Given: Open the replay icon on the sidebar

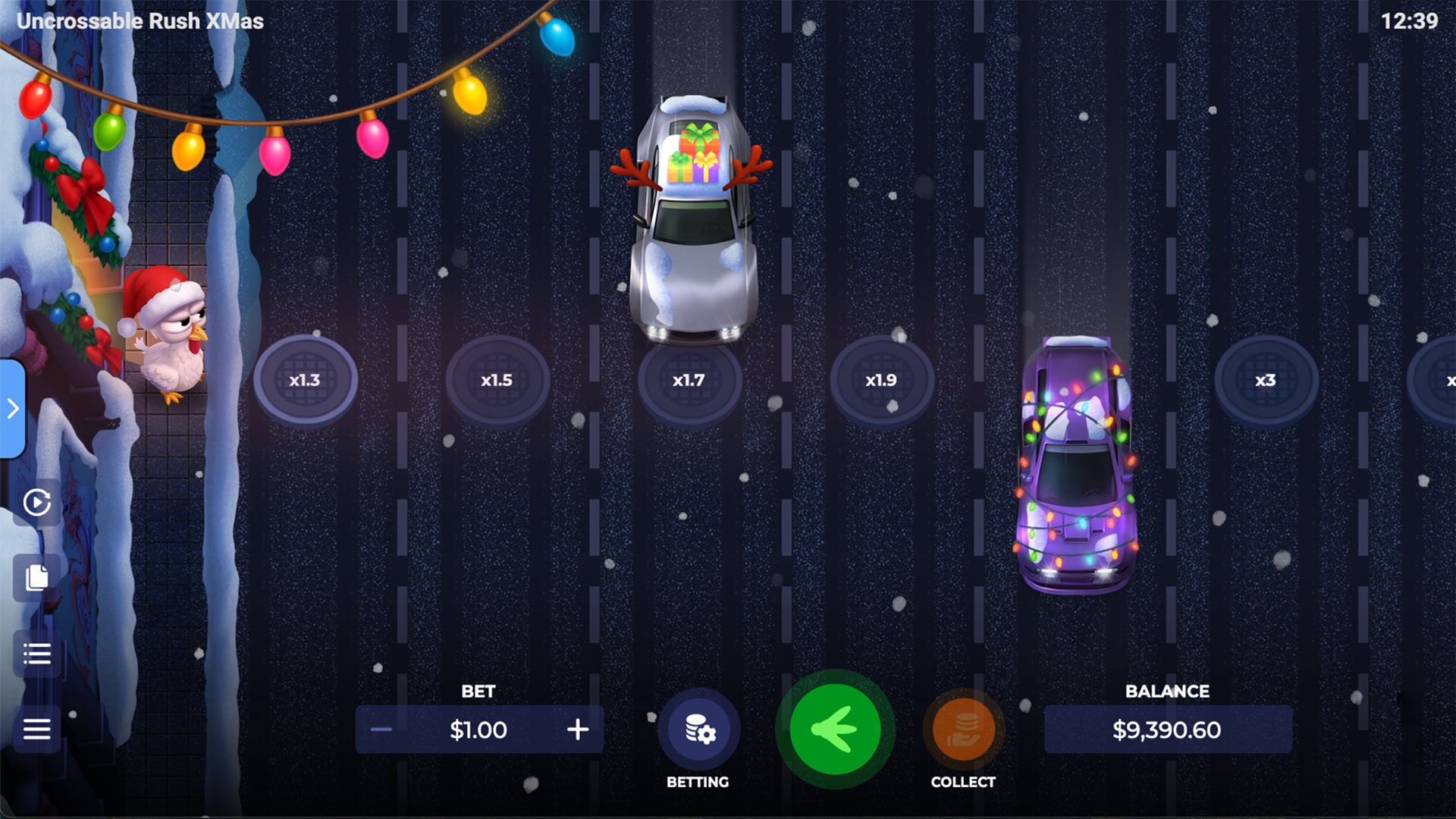Looking at the screenshot, I should (36, 502).
